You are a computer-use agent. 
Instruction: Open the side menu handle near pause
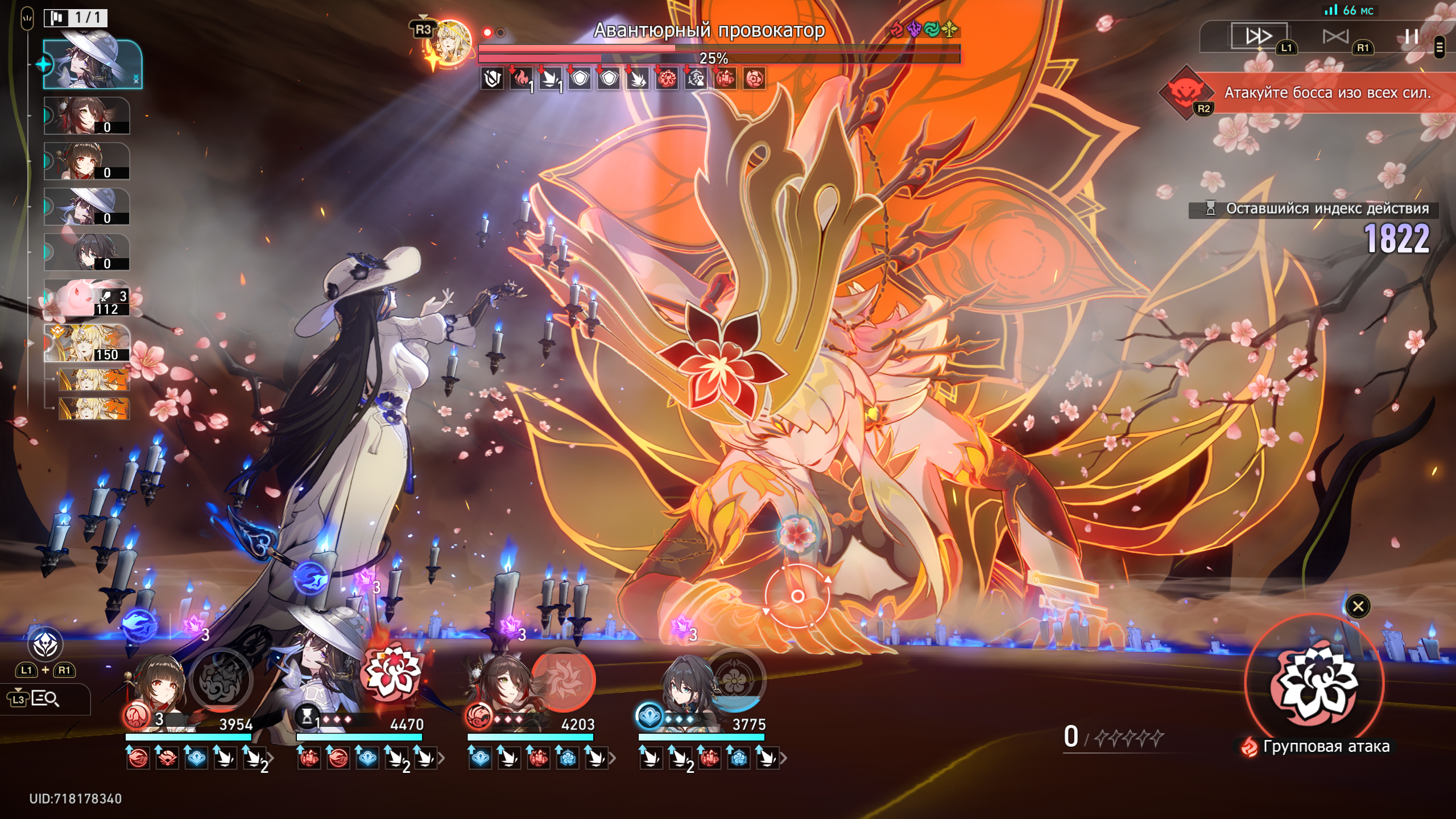point(1440,48)
